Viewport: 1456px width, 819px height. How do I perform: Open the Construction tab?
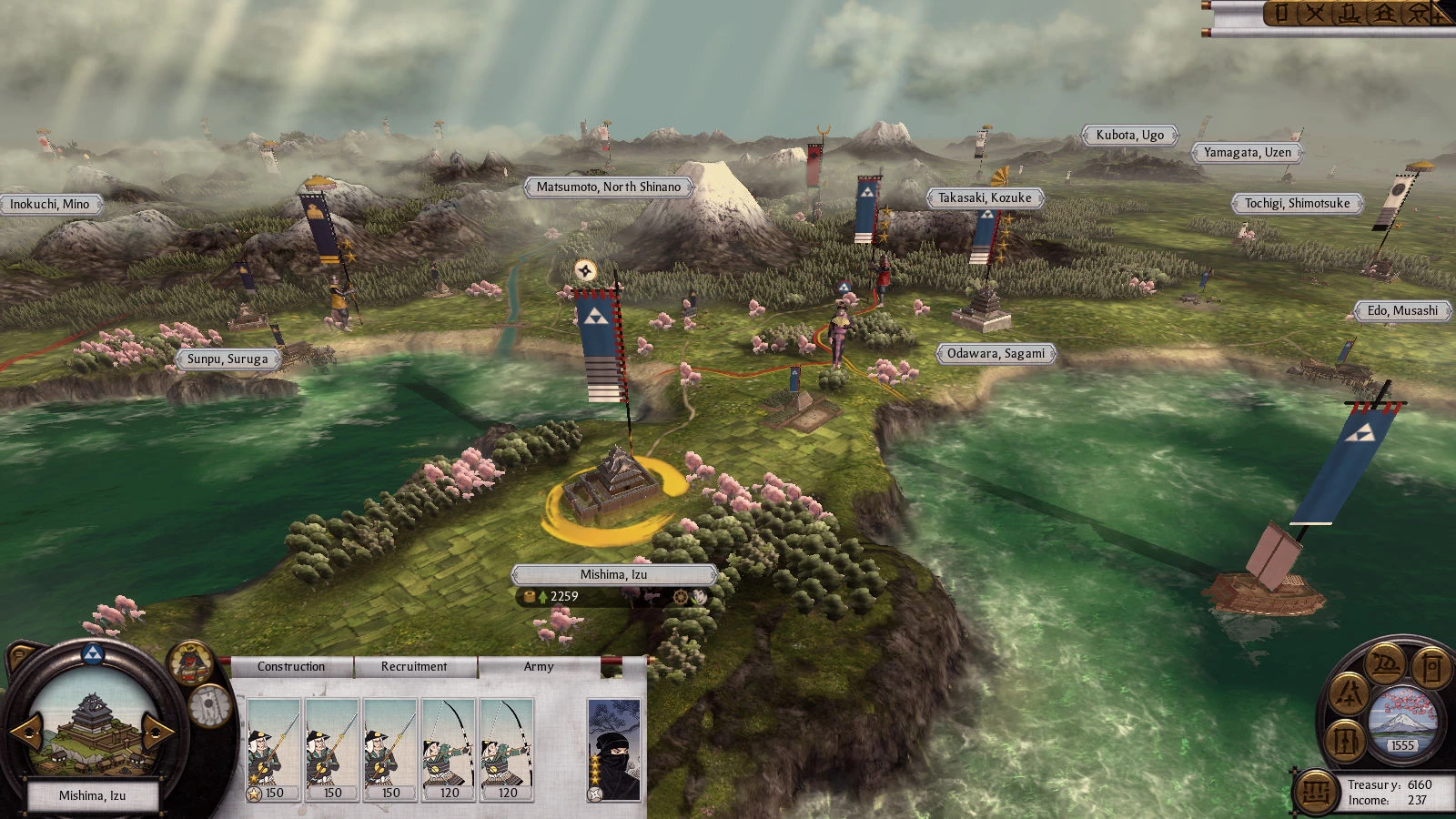[x=291, y=667]
